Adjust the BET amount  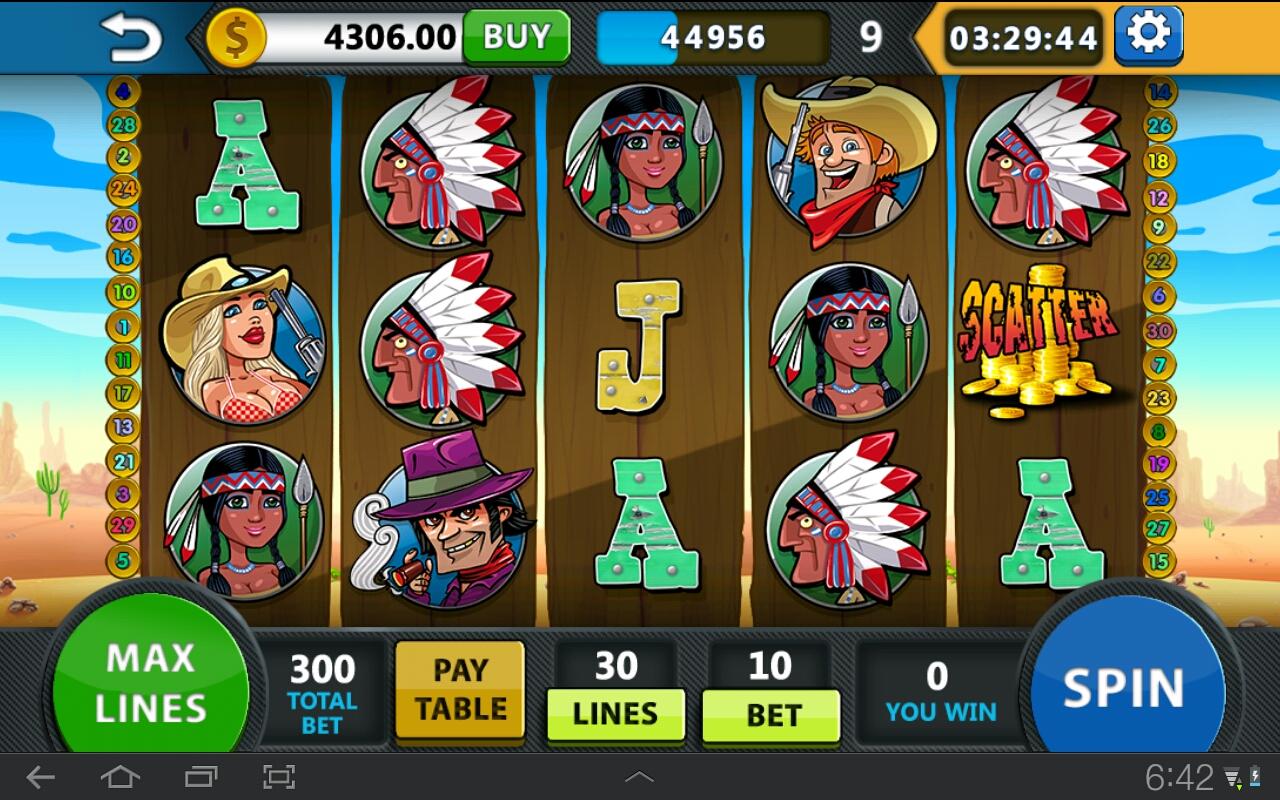(x=771, y=715)
